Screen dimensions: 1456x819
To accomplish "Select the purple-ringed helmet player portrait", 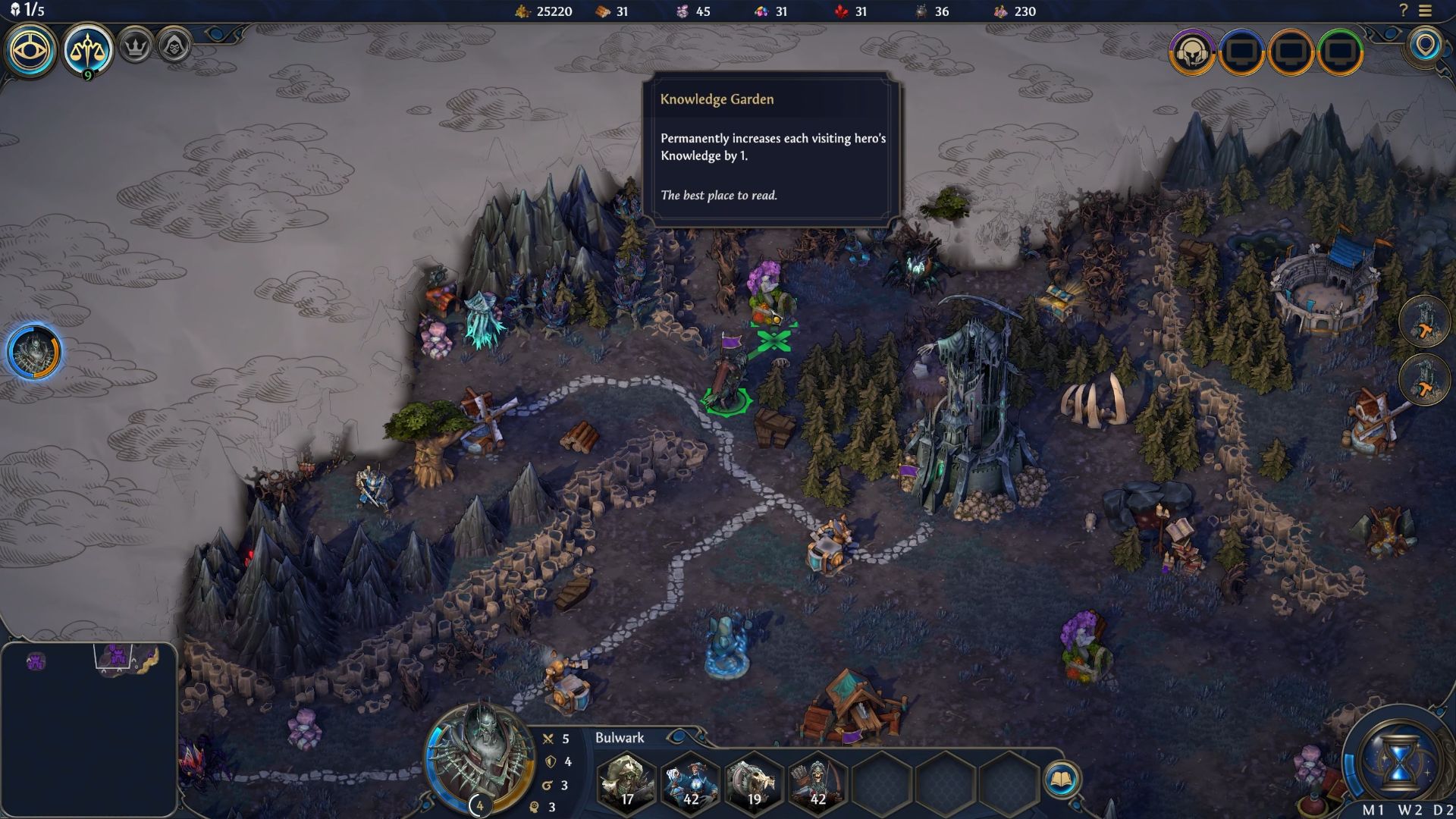I will 1191,52.
